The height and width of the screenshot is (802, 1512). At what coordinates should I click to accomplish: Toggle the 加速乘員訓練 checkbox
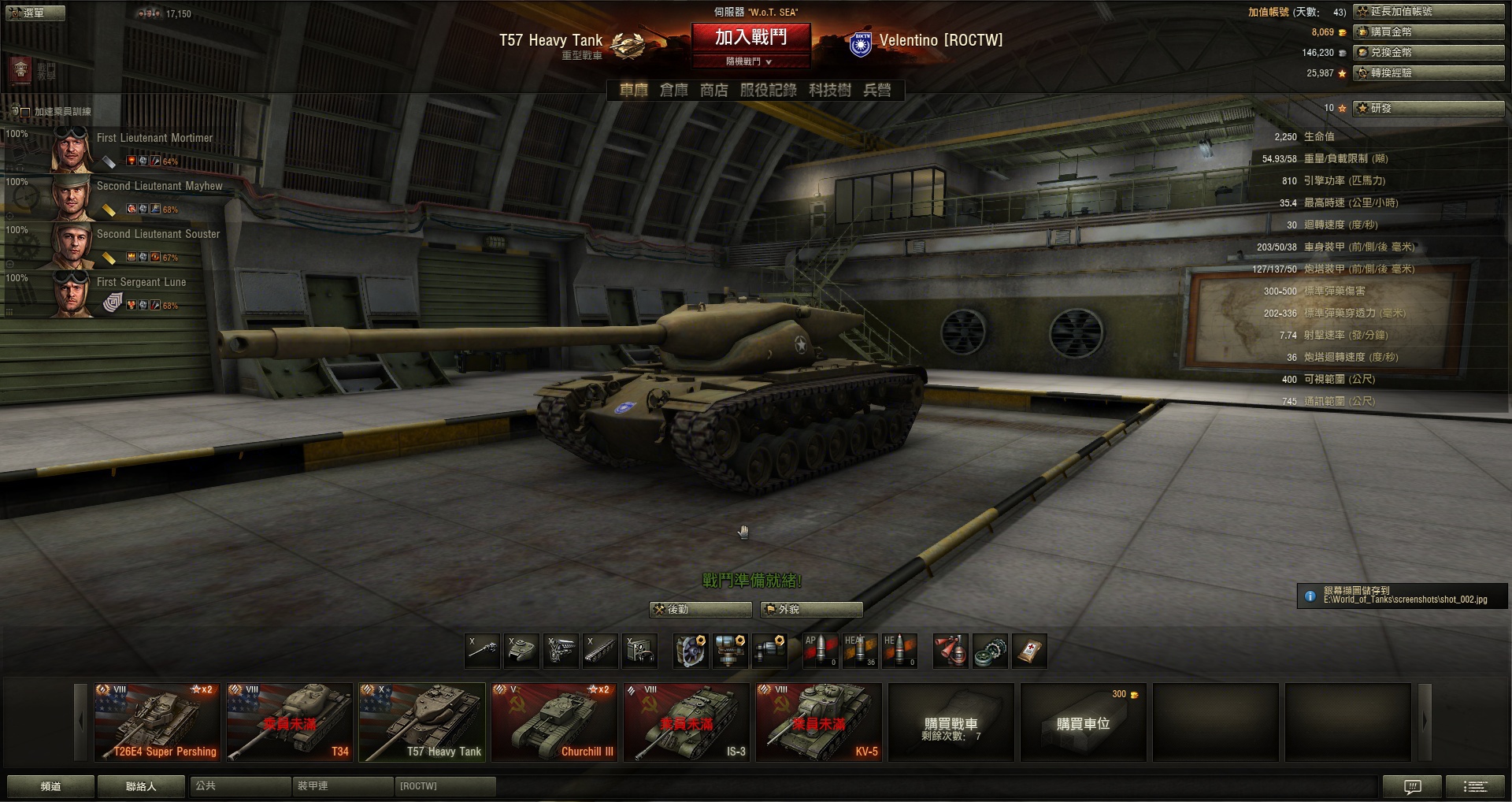(25, 112)
